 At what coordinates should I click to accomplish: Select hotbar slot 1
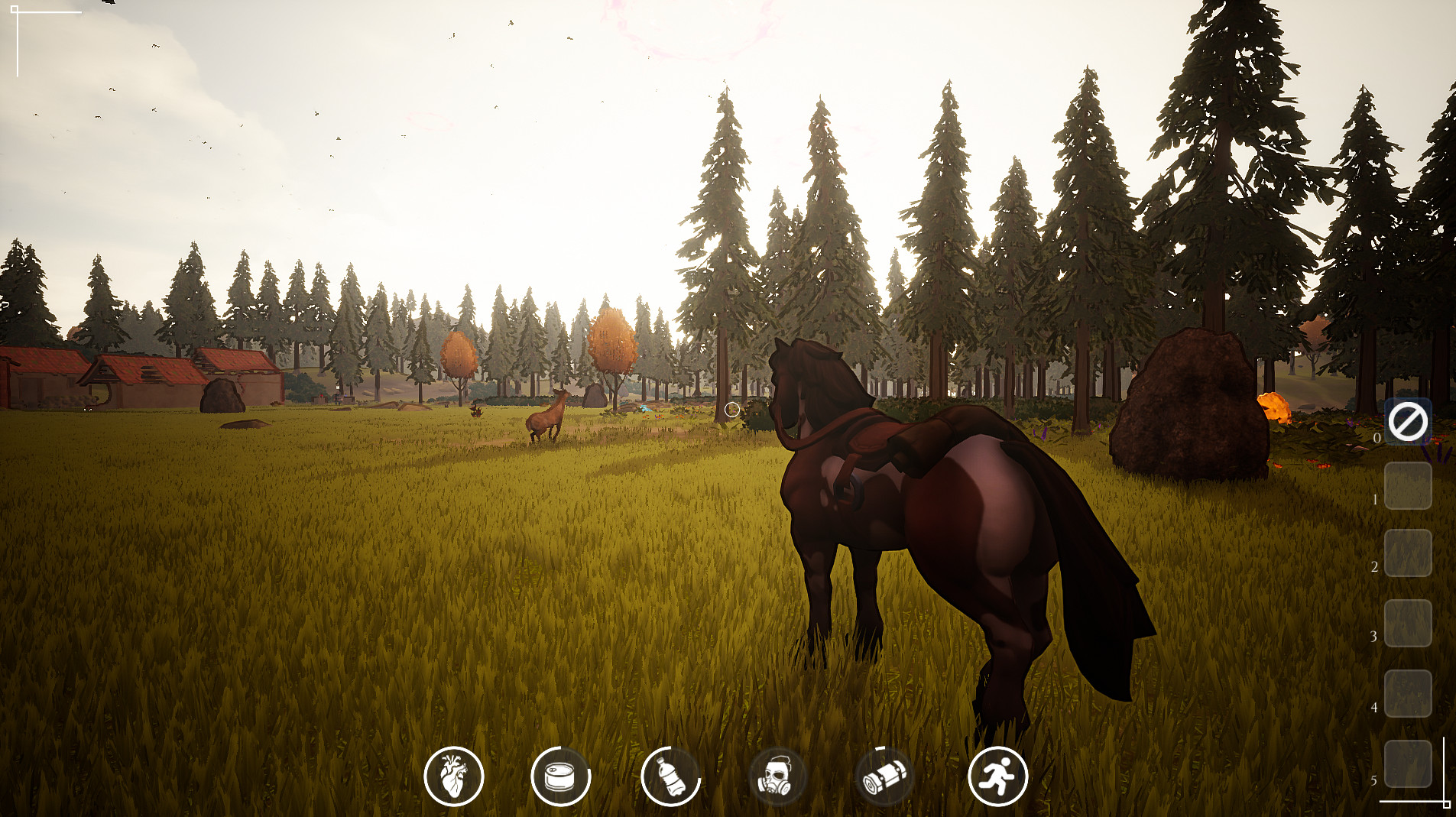[1410, 487]
